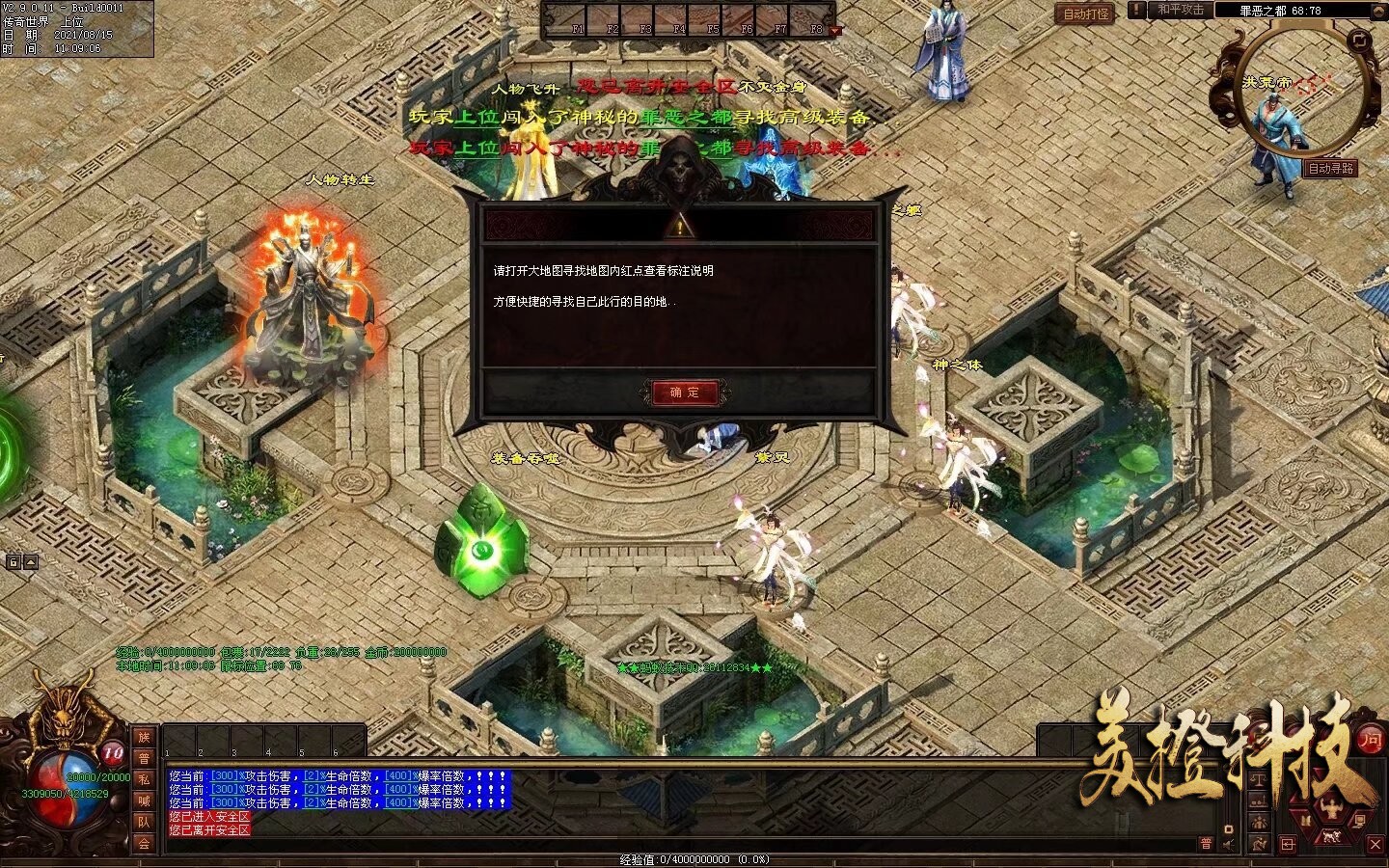Click the balance-scale trade icon in the sidebar

click(1259, 779)
